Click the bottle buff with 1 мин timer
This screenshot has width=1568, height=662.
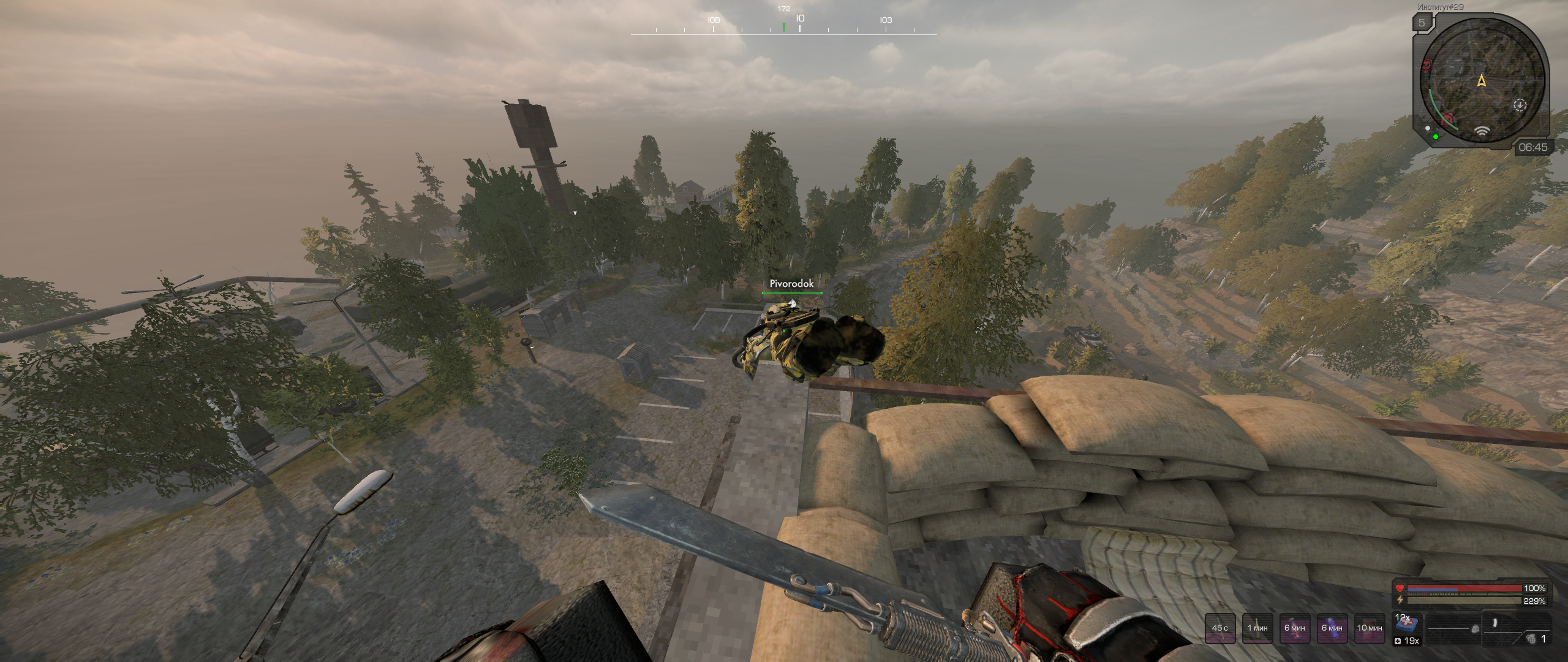[1257, 628]
